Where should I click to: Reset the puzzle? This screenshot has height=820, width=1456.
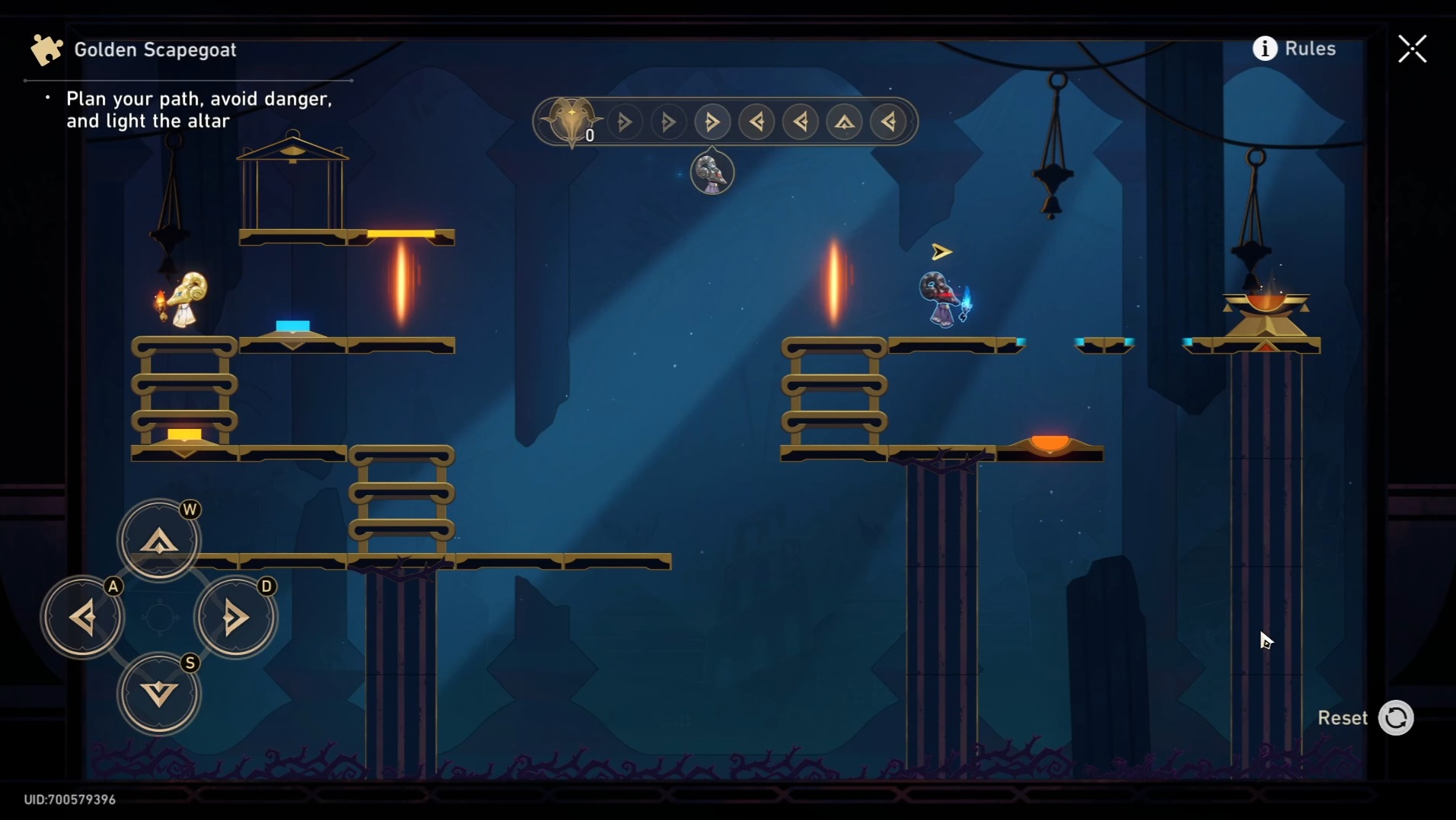click(1395, 717)
